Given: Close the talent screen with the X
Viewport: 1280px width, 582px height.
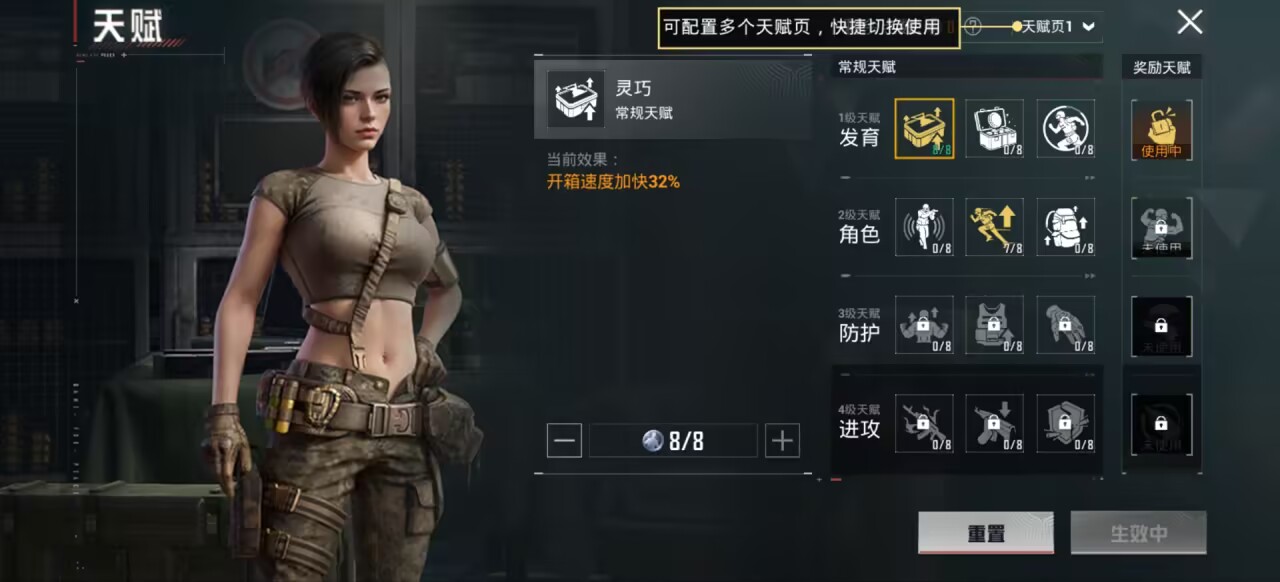Looking at the screenshot, I should point(1189,22).
